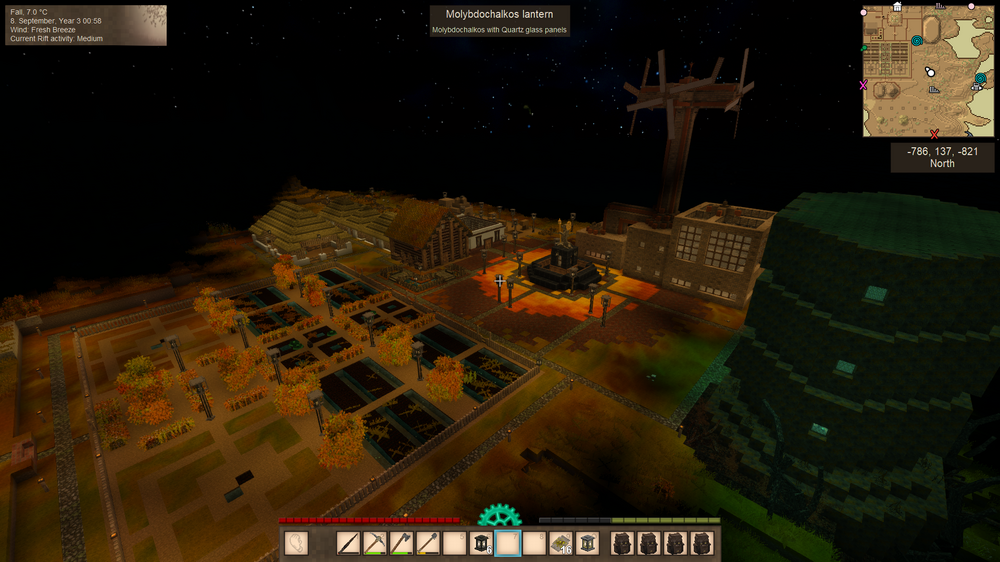1000x562 pixels.
Task: Pick the hotbar stack of 16 items
Action: [561, 543]
